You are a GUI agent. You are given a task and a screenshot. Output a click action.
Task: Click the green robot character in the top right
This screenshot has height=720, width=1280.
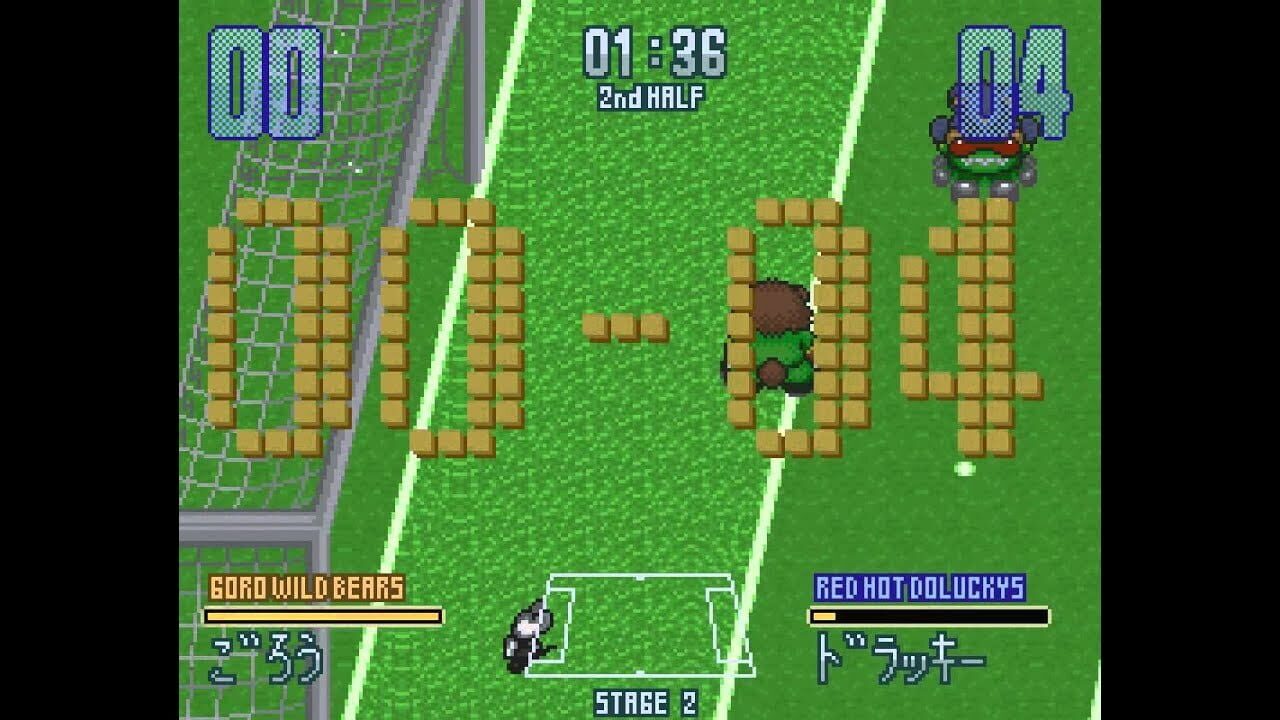point(985,150)
